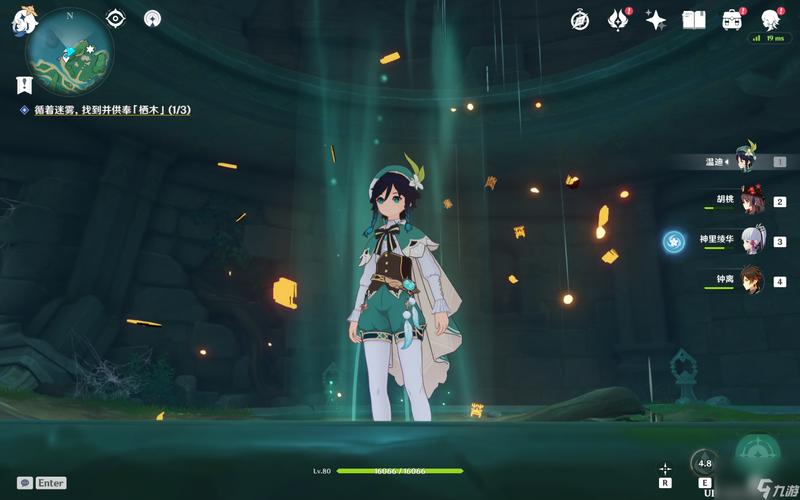Switch to party member 胡桃
The image size is (800, 500).
[x=750, y=200]
